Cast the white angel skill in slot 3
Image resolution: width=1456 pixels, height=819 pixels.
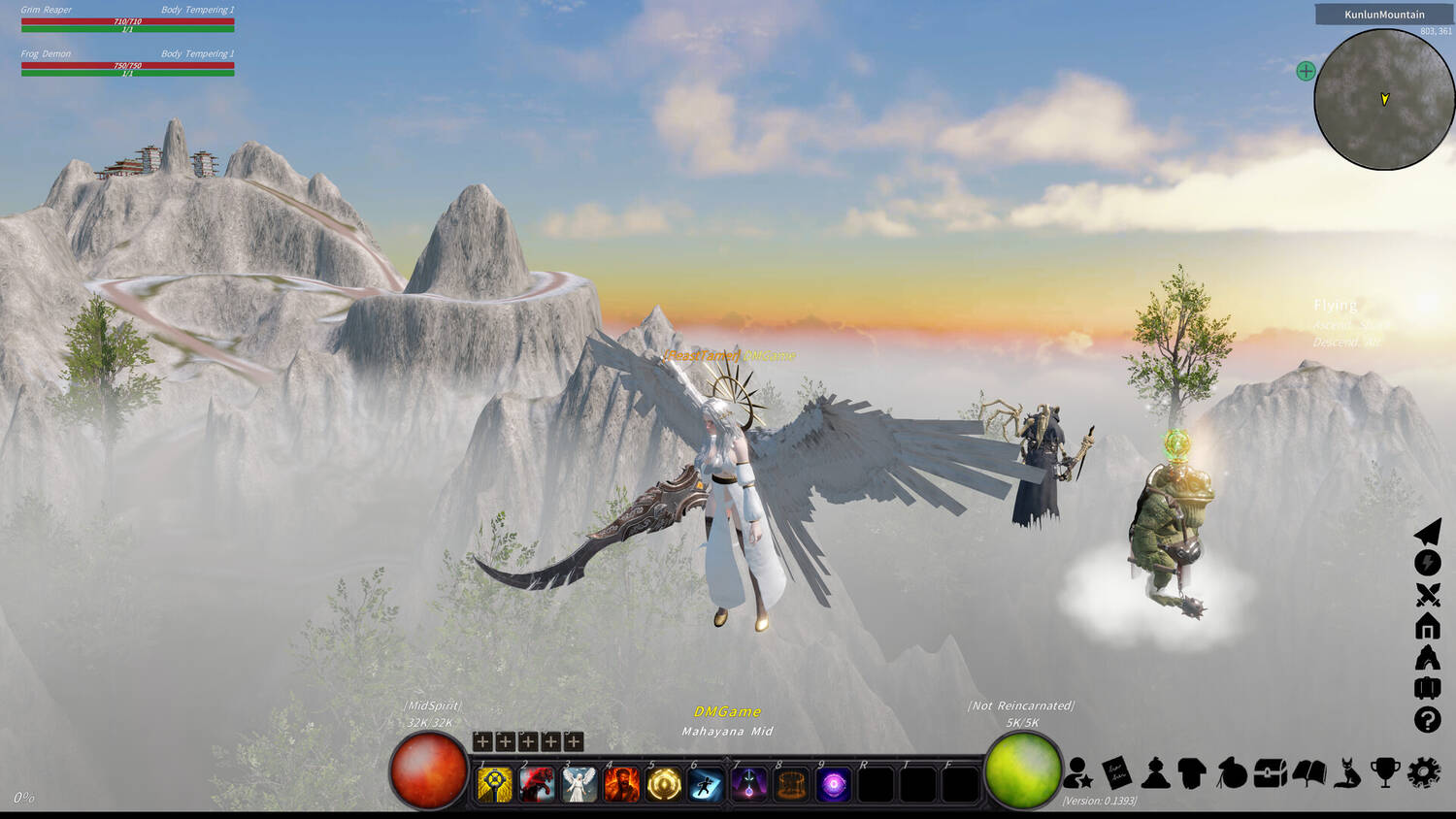point(579,784)
